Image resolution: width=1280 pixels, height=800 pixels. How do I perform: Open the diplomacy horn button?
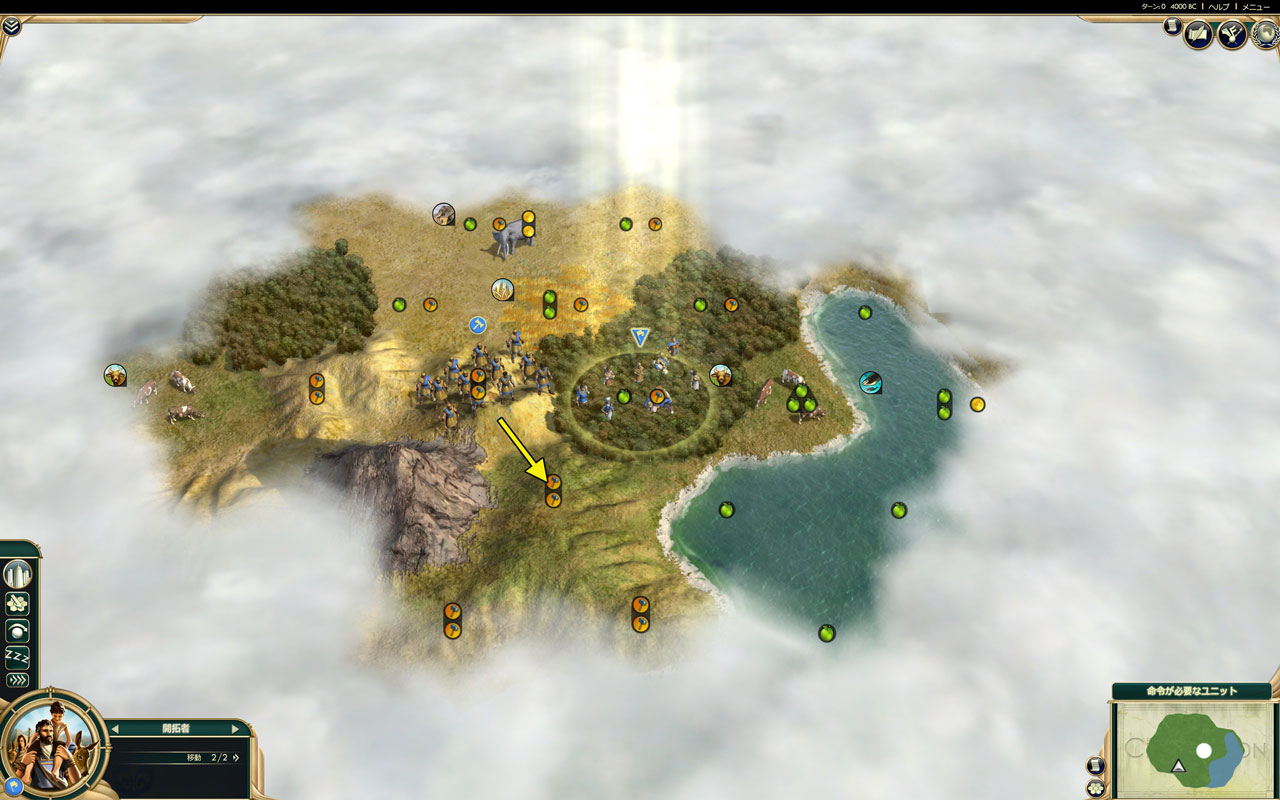tap(1232, 35)
